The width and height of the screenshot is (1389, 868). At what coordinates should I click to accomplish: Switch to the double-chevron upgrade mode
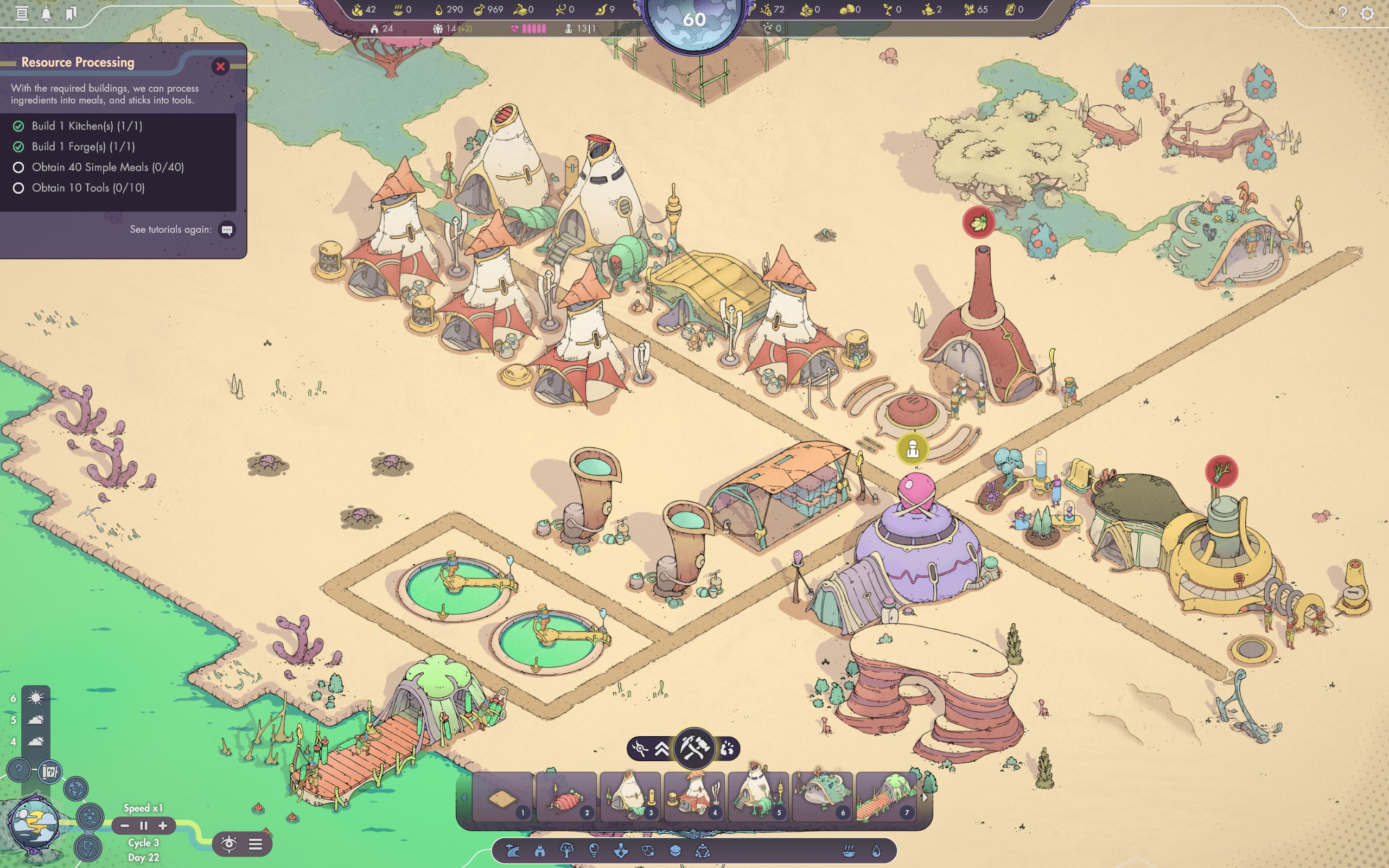(662, 749)
